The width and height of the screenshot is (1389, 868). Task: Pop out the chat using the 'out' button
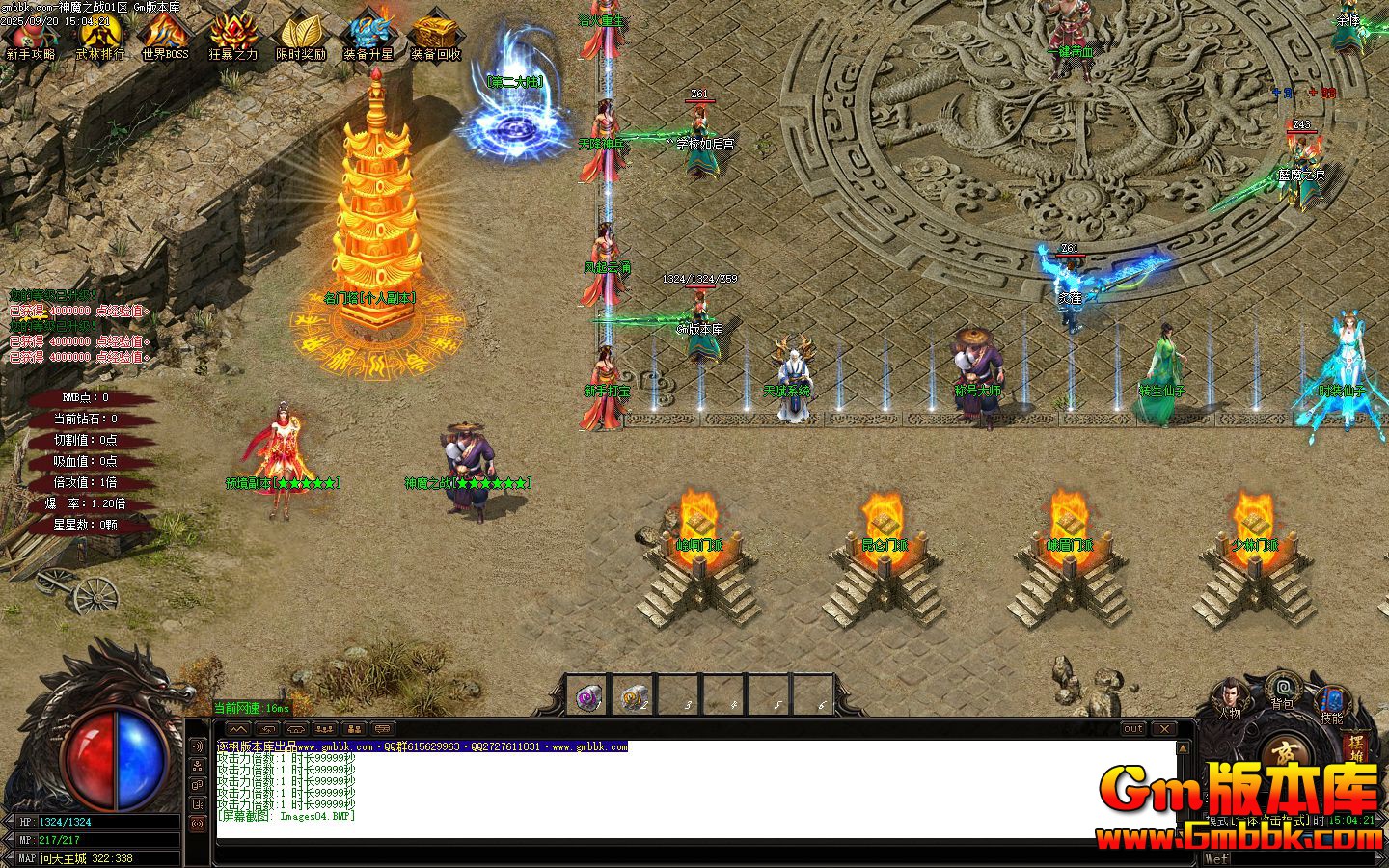point(1131,728)
